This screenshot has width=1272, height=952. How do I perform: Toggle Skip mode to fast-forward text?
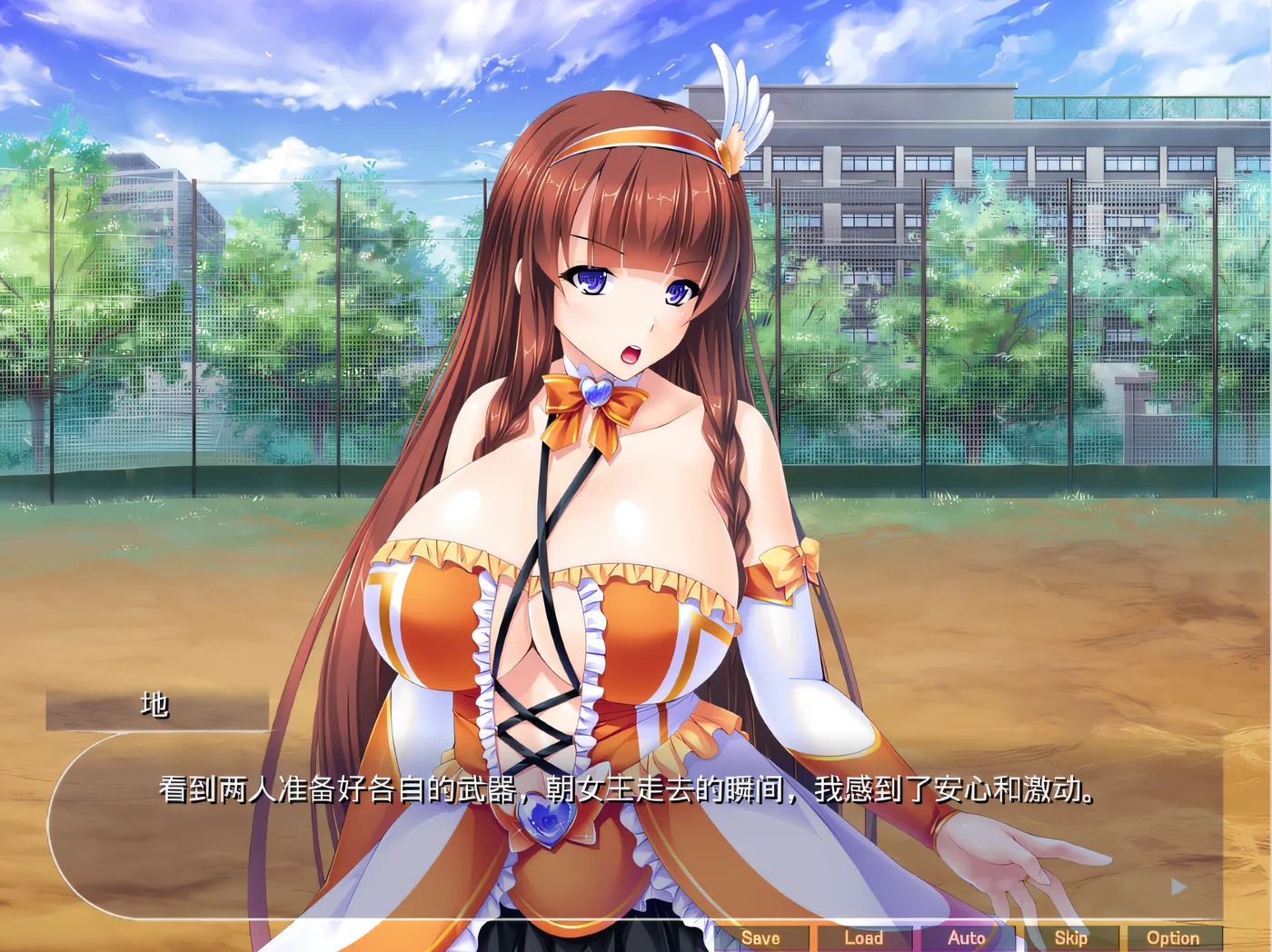click(1070, 937)
